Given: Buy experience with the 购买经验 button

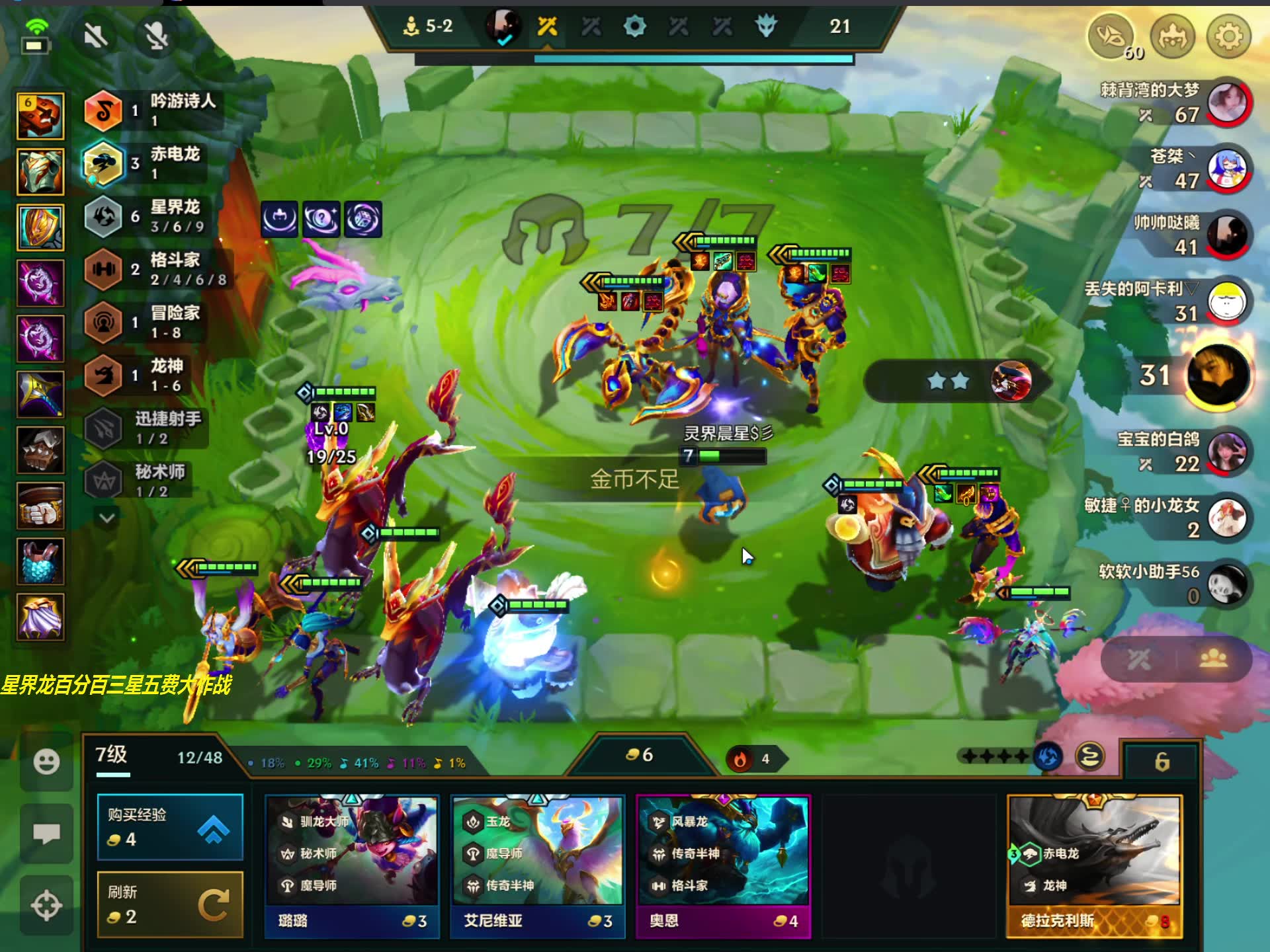Looking at the screenshot, I should tap(170, 826).
